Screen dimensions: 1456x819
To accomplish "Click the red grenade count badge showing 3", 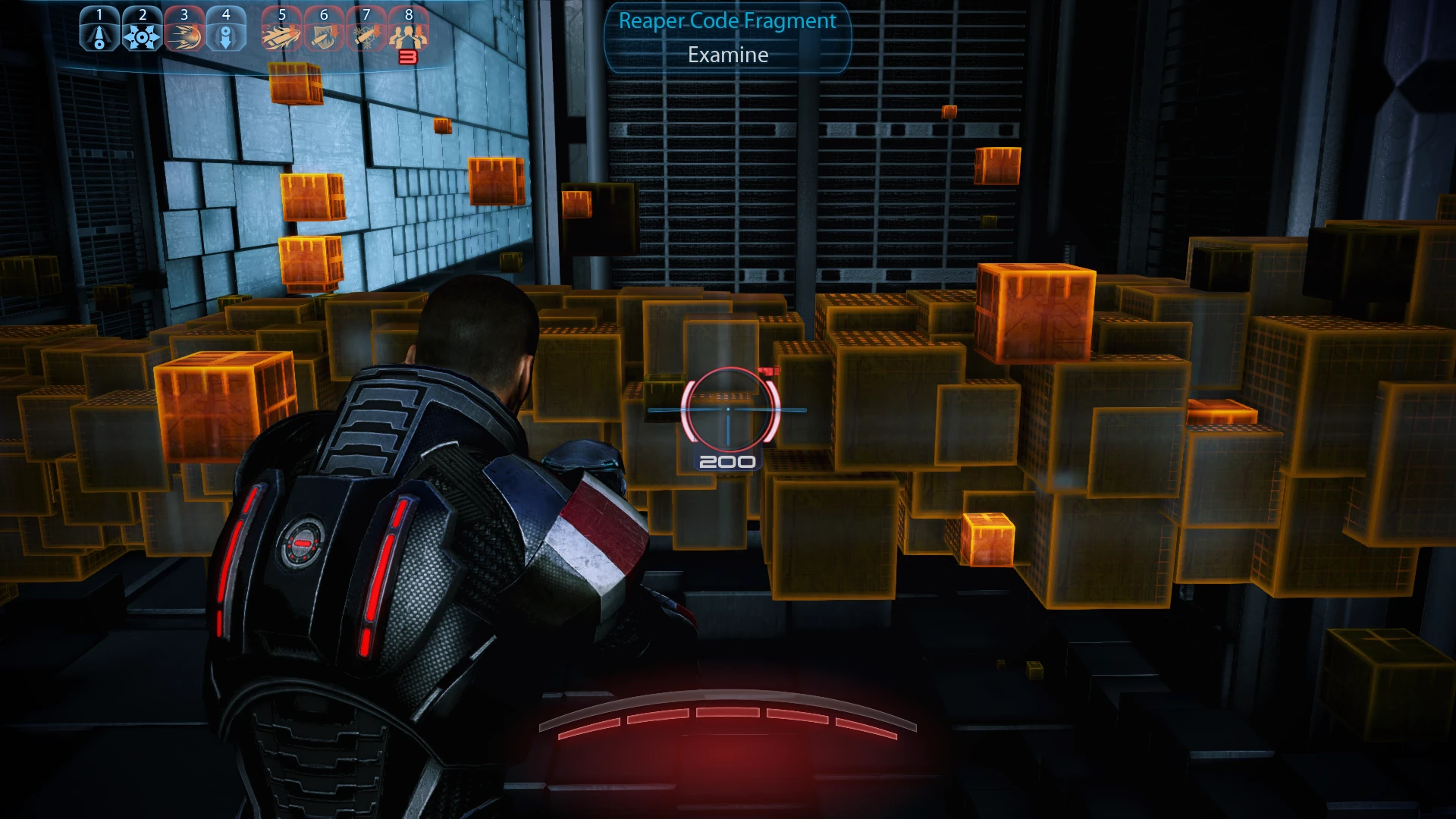I will point(408,55).
